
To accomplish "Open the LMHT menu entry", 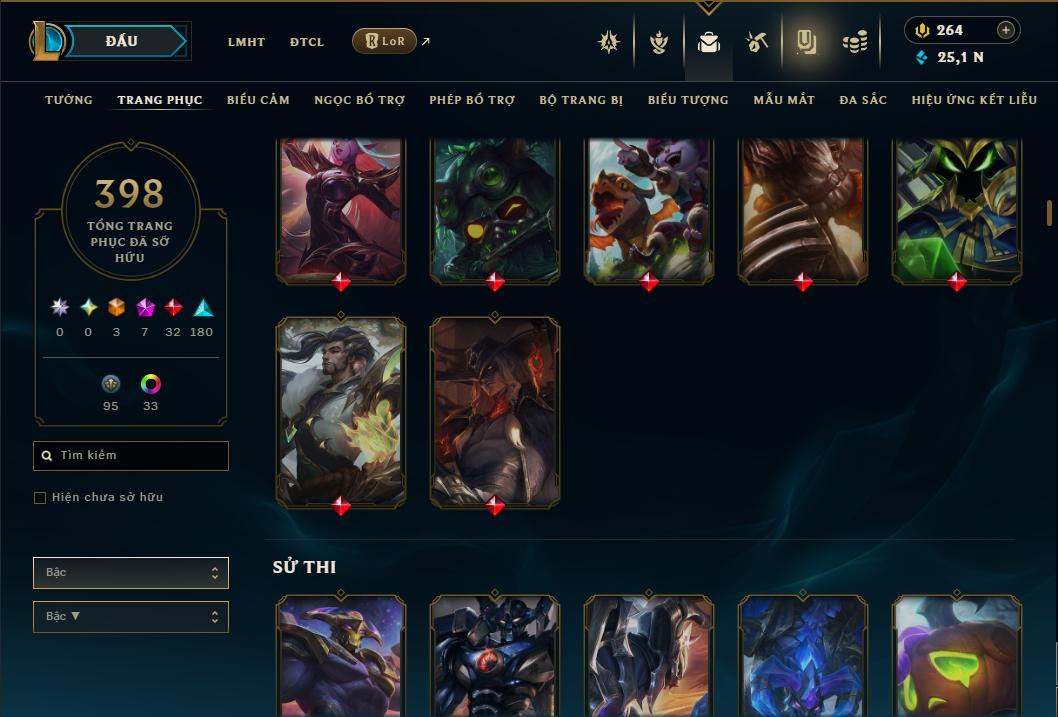I will click(246, 42).
